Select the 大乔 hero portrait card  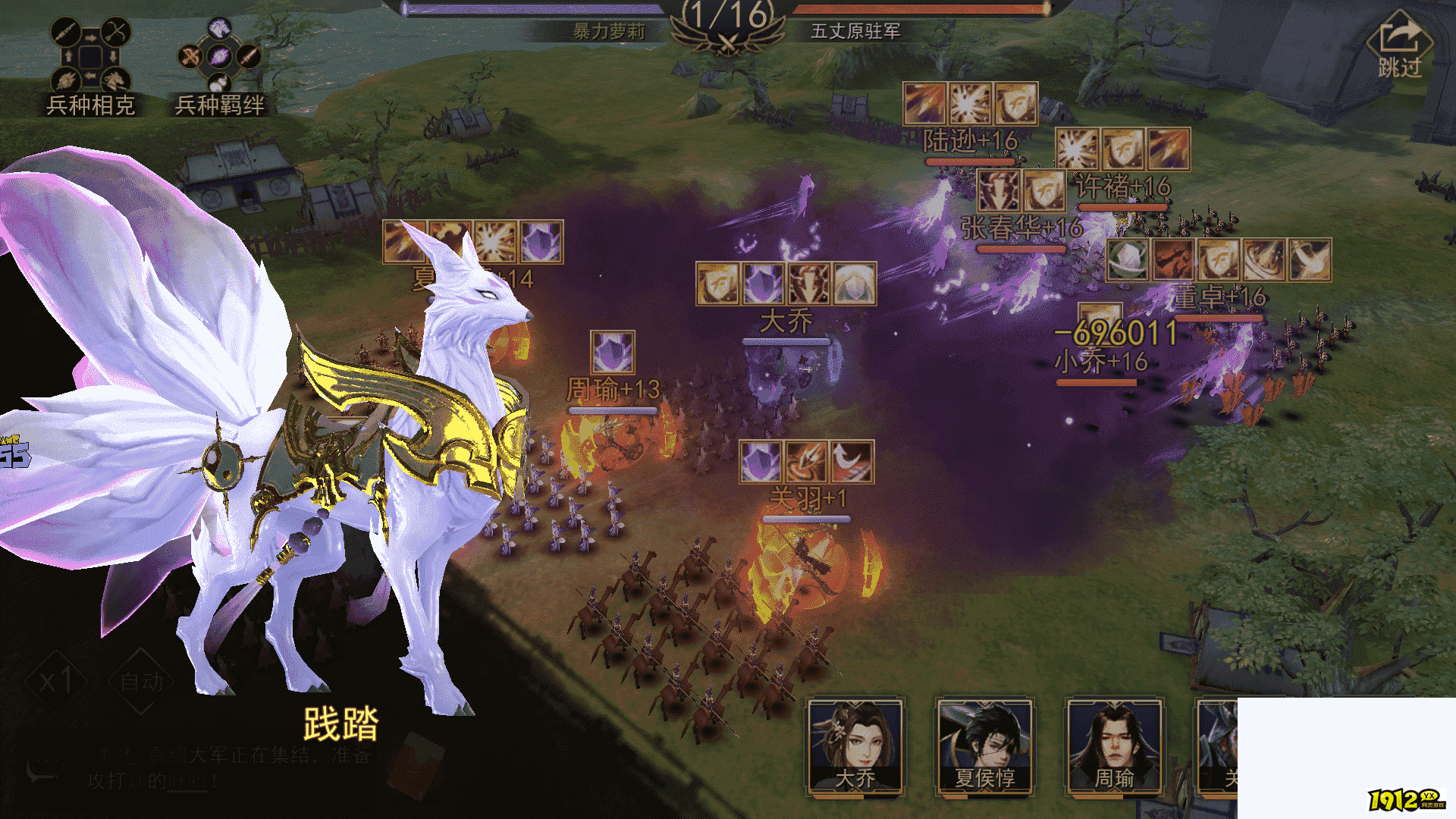(x=855, y=747)
